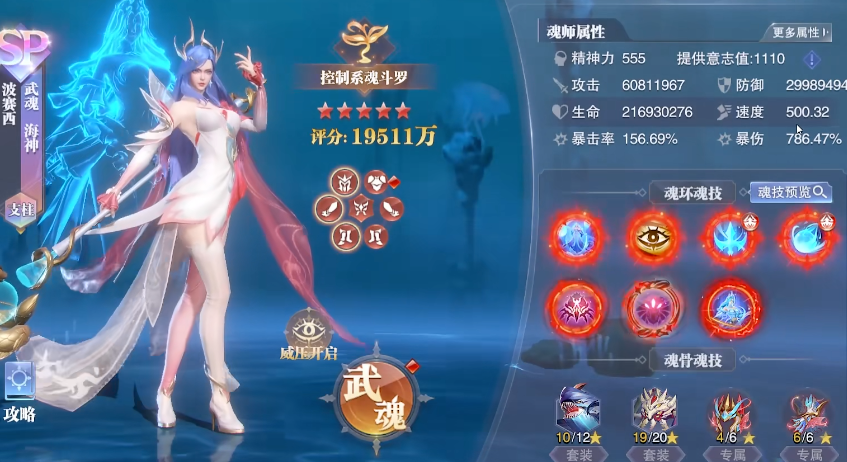Select the helmet soul bone slot
This screenshot has width=847, height=462.
[345, 183]
